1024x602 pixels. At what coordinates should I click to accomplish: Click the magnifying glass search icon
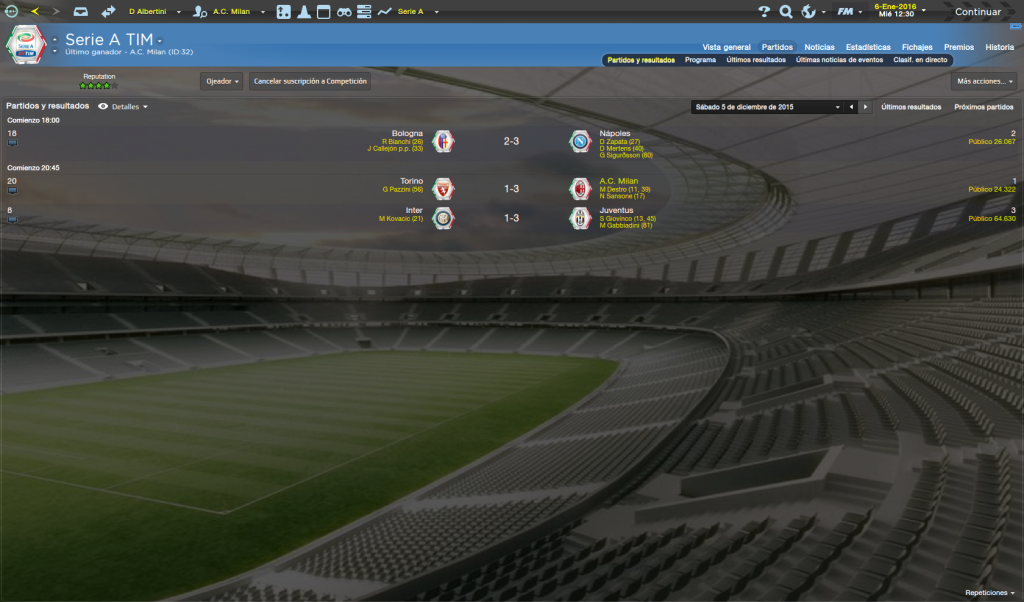point(786,12)
